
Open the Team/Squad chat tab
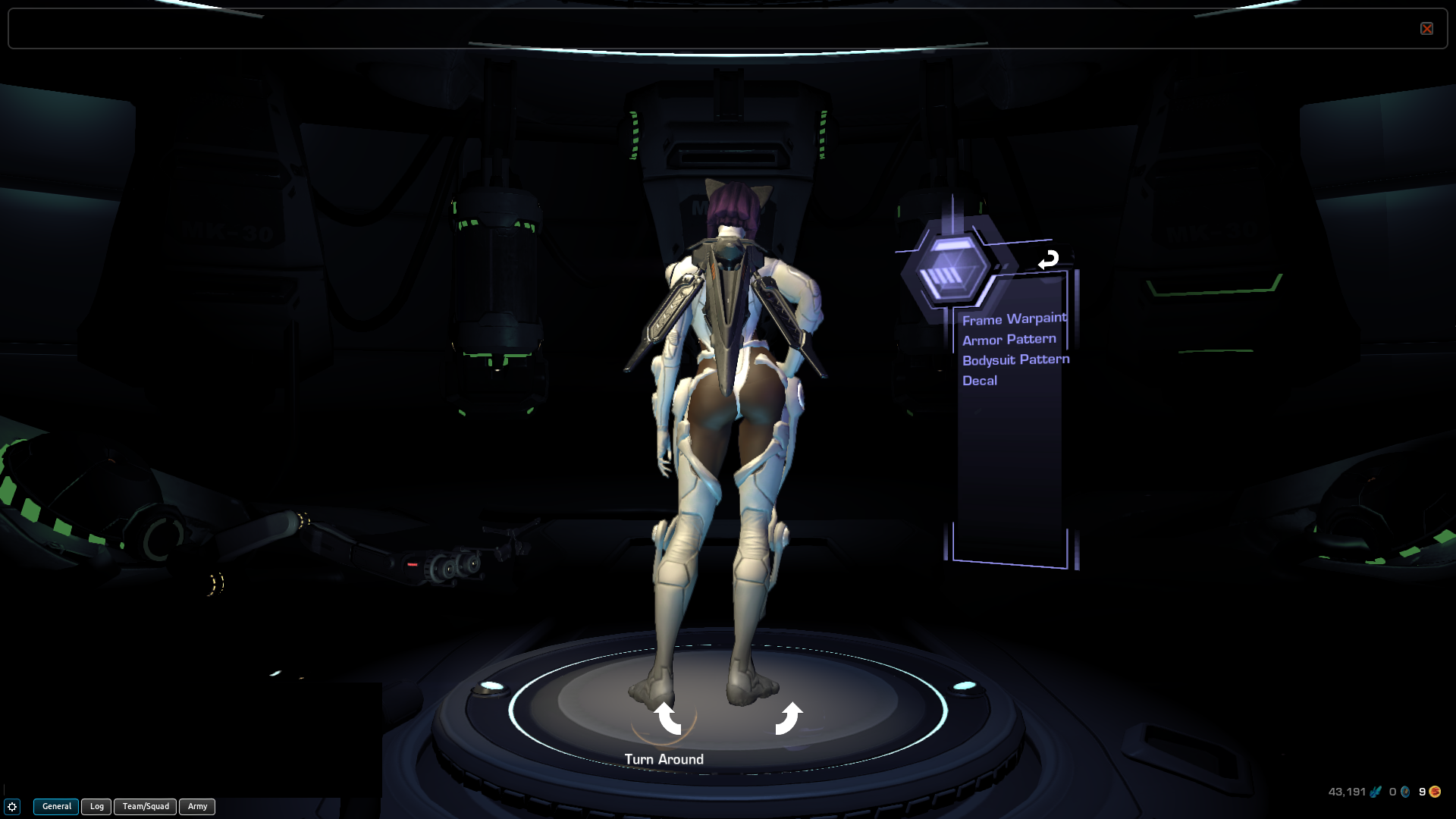(146, 806)
